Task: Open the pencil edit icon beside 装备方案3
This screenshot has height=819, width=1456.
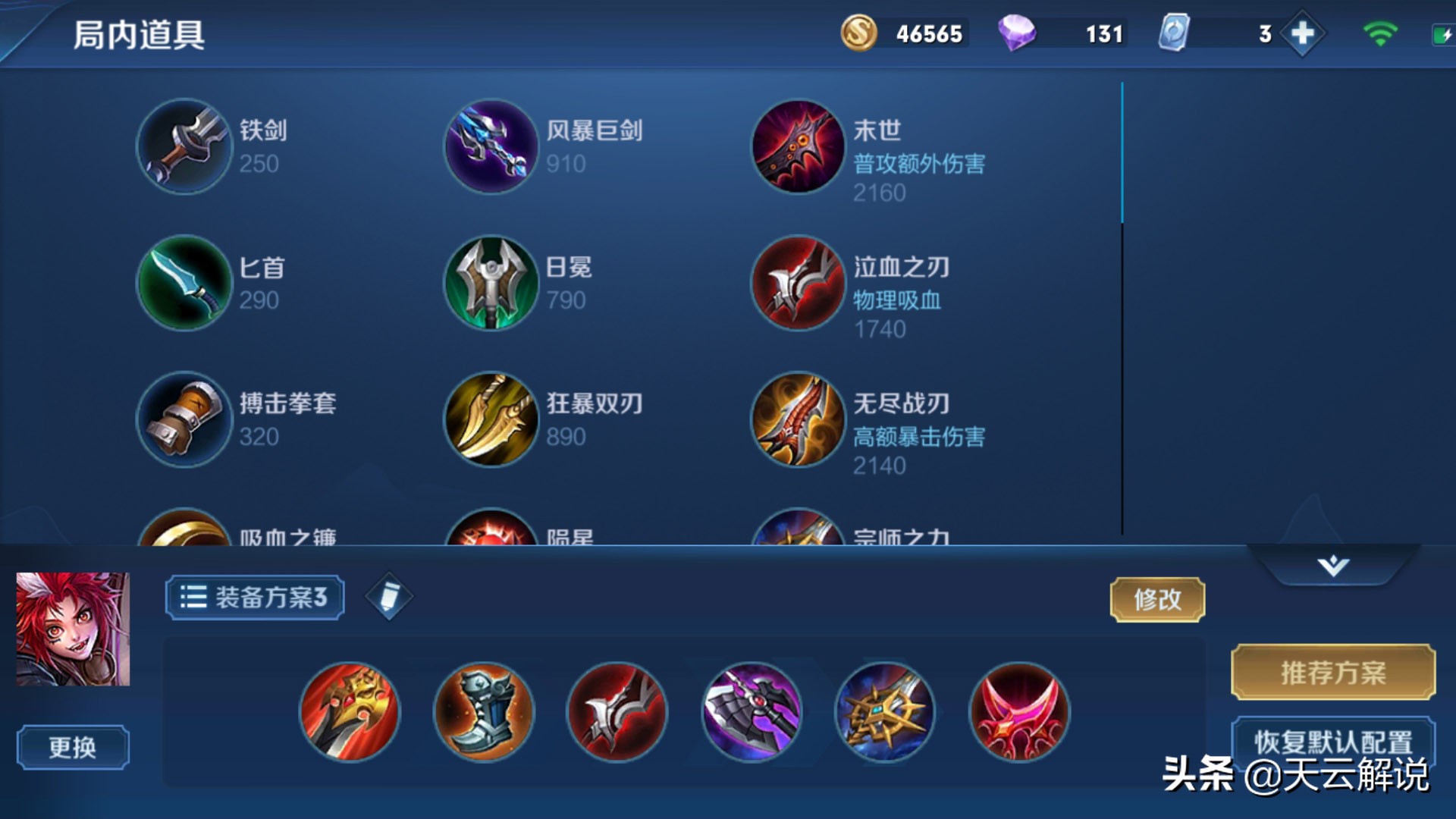Action: pos(388,597)
